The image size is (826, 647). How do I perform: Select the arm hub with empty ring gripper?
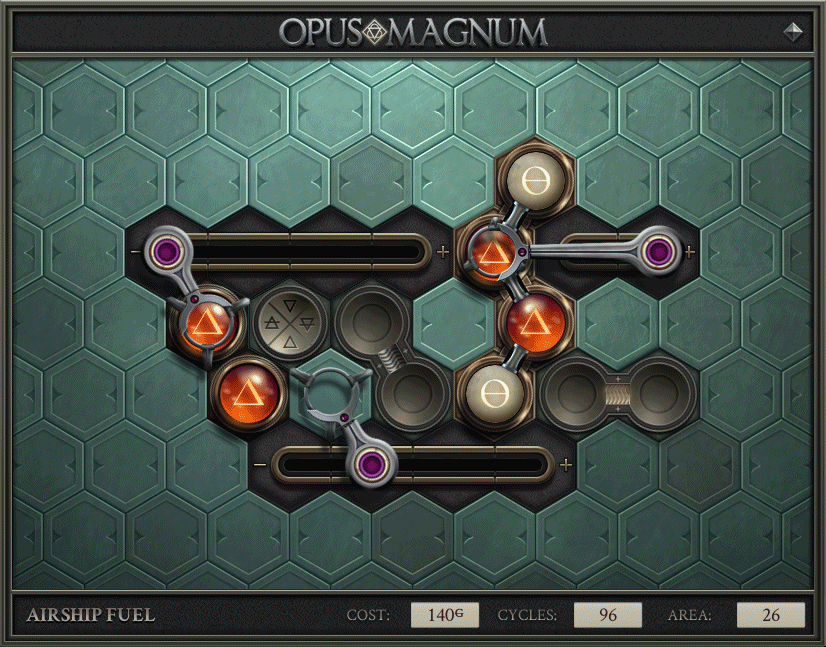373,464
